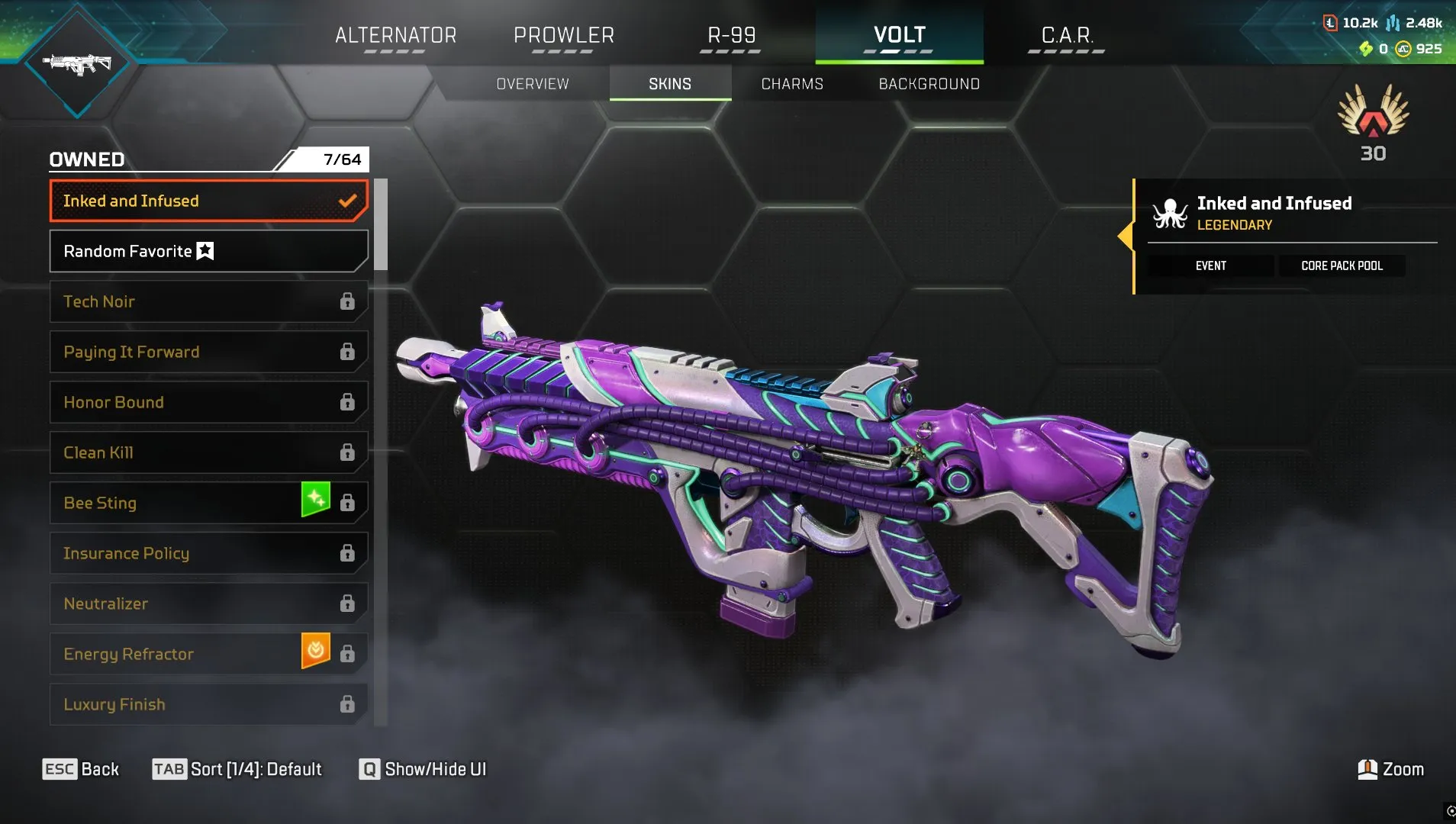Click the CORE PACK POOL label
Viewport: 1456px width, 824px height.
coord(1341,266)
